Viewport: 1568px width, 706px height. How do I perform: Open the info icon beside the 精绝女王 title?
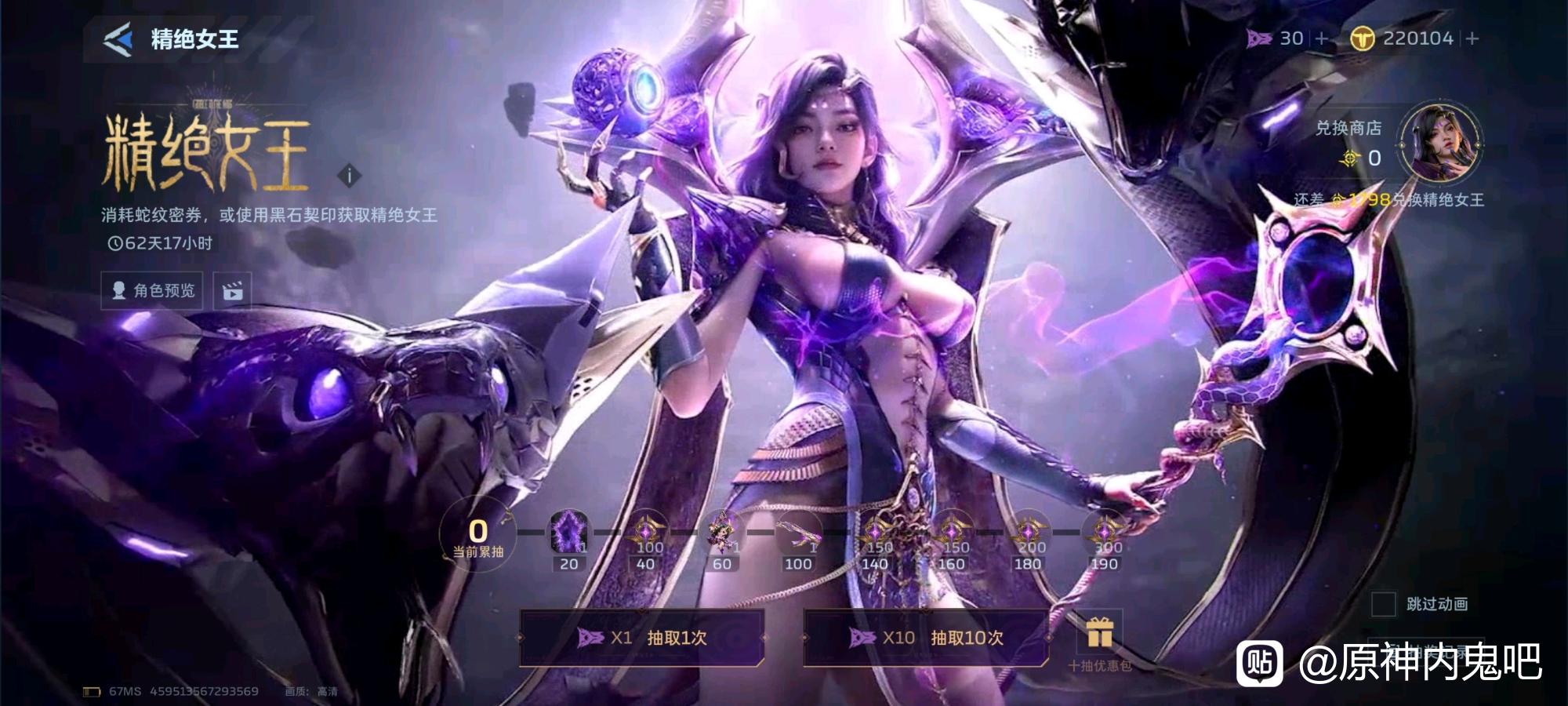[x=350, y=175]
